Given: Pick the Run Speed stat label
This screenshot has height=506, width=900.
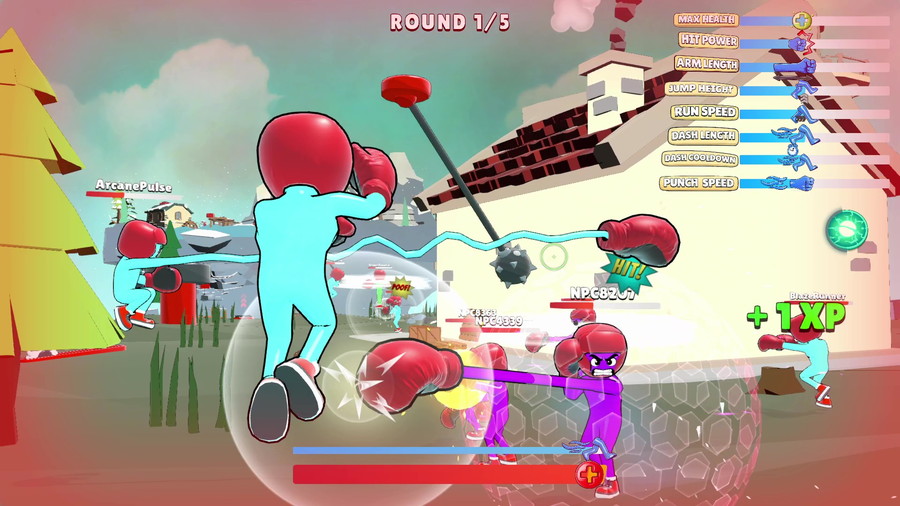Looking at the screenshot, I should tap(704, 112).
